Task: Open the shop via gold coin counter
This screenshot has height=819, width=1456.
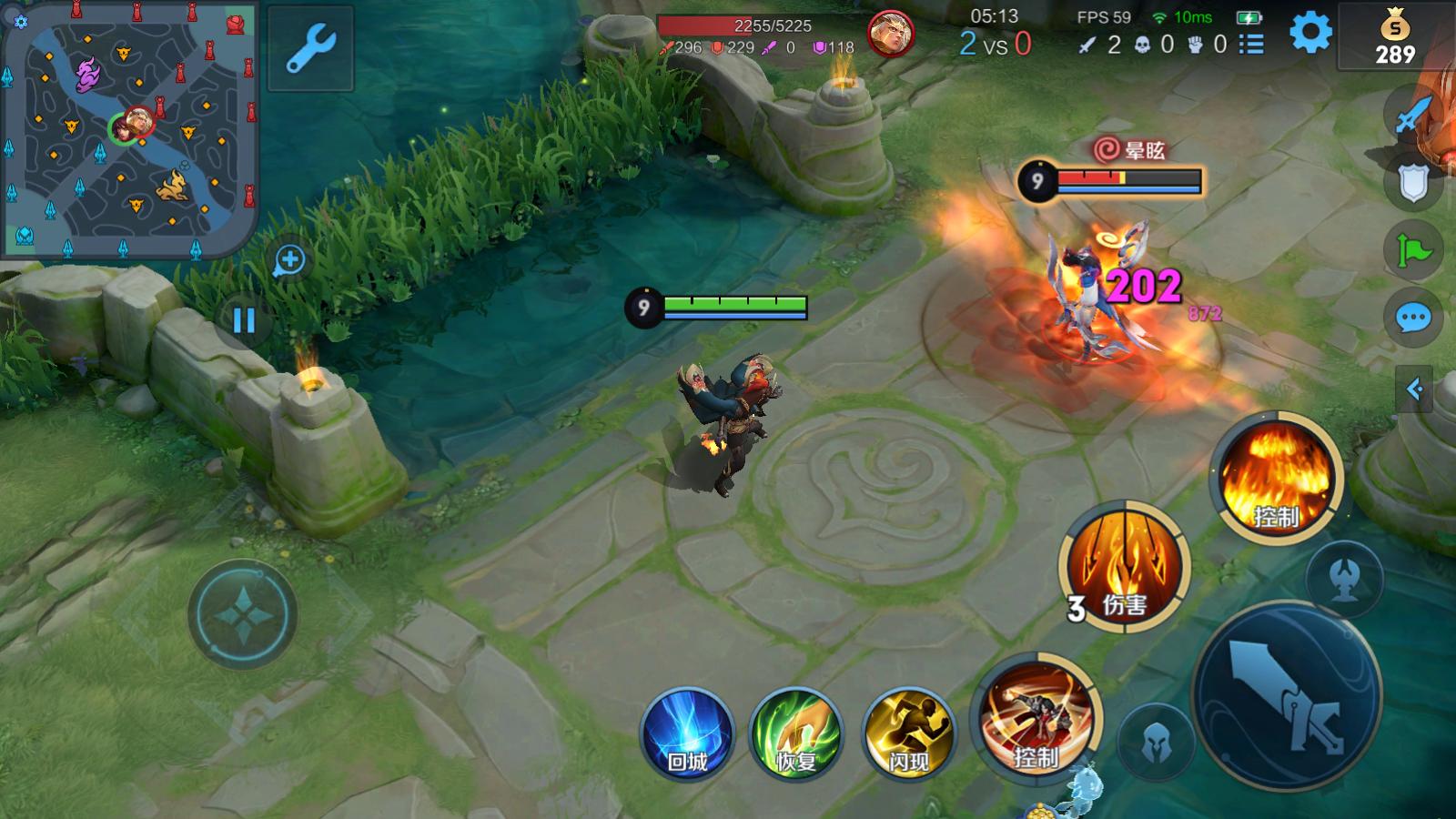Action: tap(1394, 36)
